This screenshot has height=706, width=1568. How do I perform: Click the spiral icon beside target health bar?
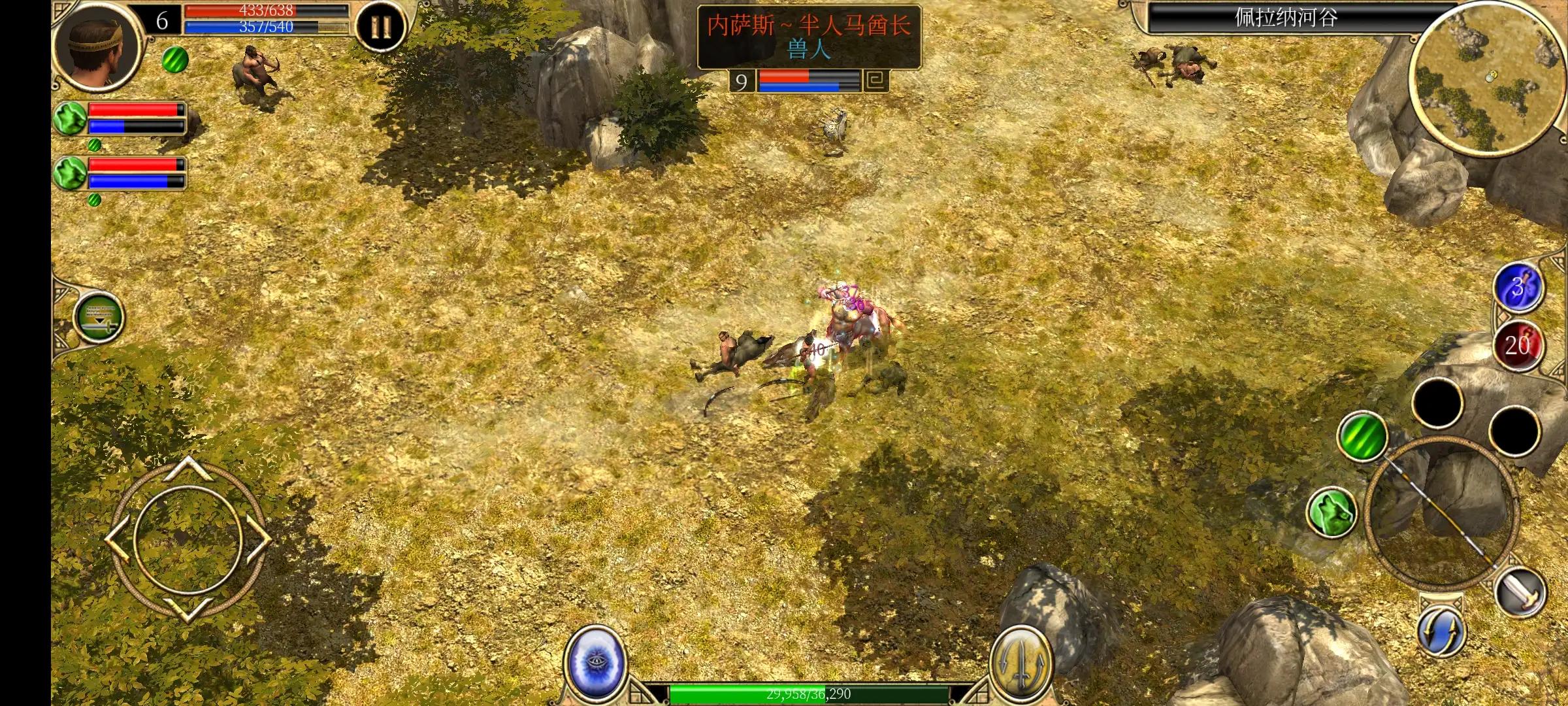click(876, 81)
